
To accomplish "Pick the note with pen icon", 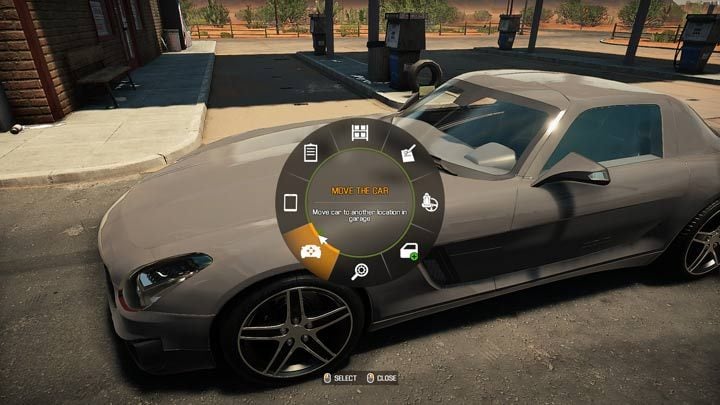I will 408,153.
